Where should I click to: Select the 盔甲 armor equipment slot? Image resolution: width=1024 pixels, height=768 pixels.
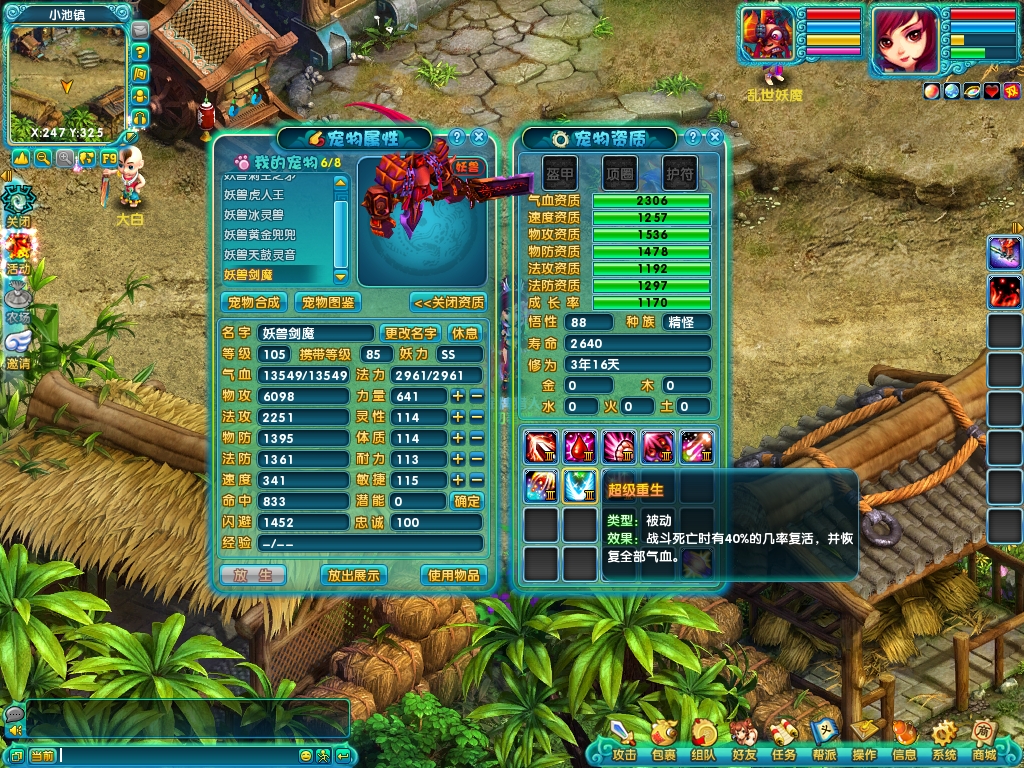tap(560, 173)
